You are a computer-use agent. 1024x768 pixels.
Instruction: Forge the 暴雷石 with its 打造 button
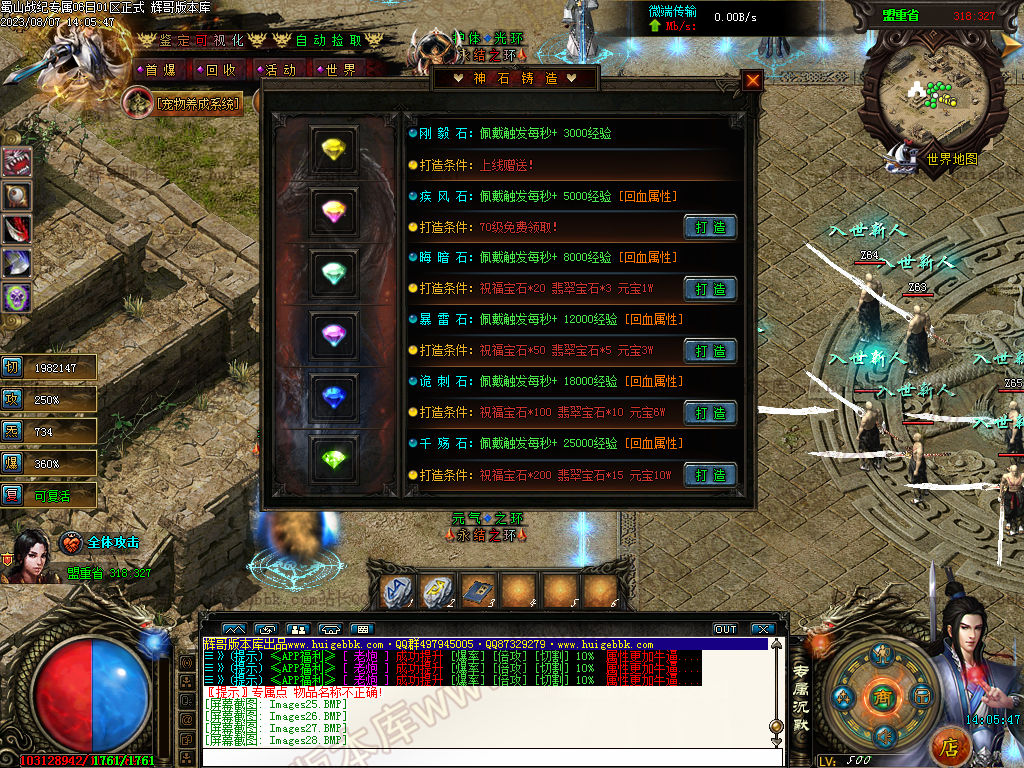710,351
